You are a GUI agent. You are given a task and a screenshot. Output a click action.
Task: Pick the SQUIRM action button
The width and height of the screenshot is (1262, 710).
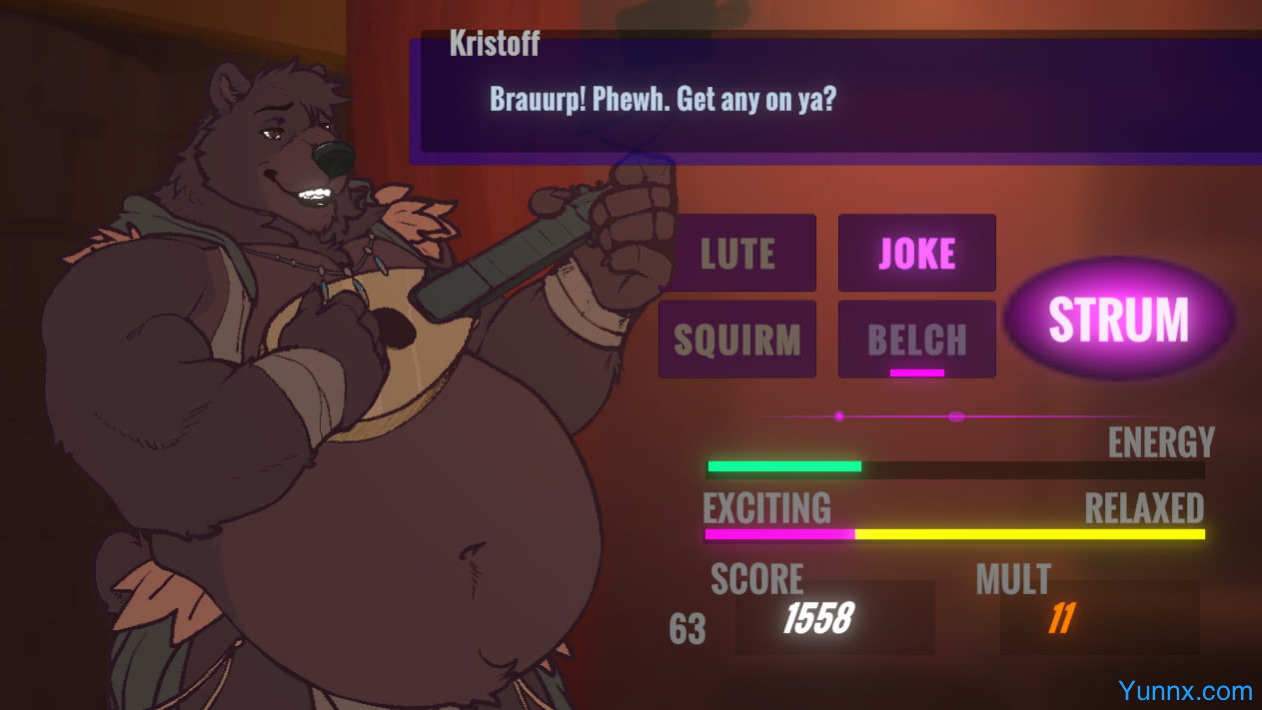737,339
